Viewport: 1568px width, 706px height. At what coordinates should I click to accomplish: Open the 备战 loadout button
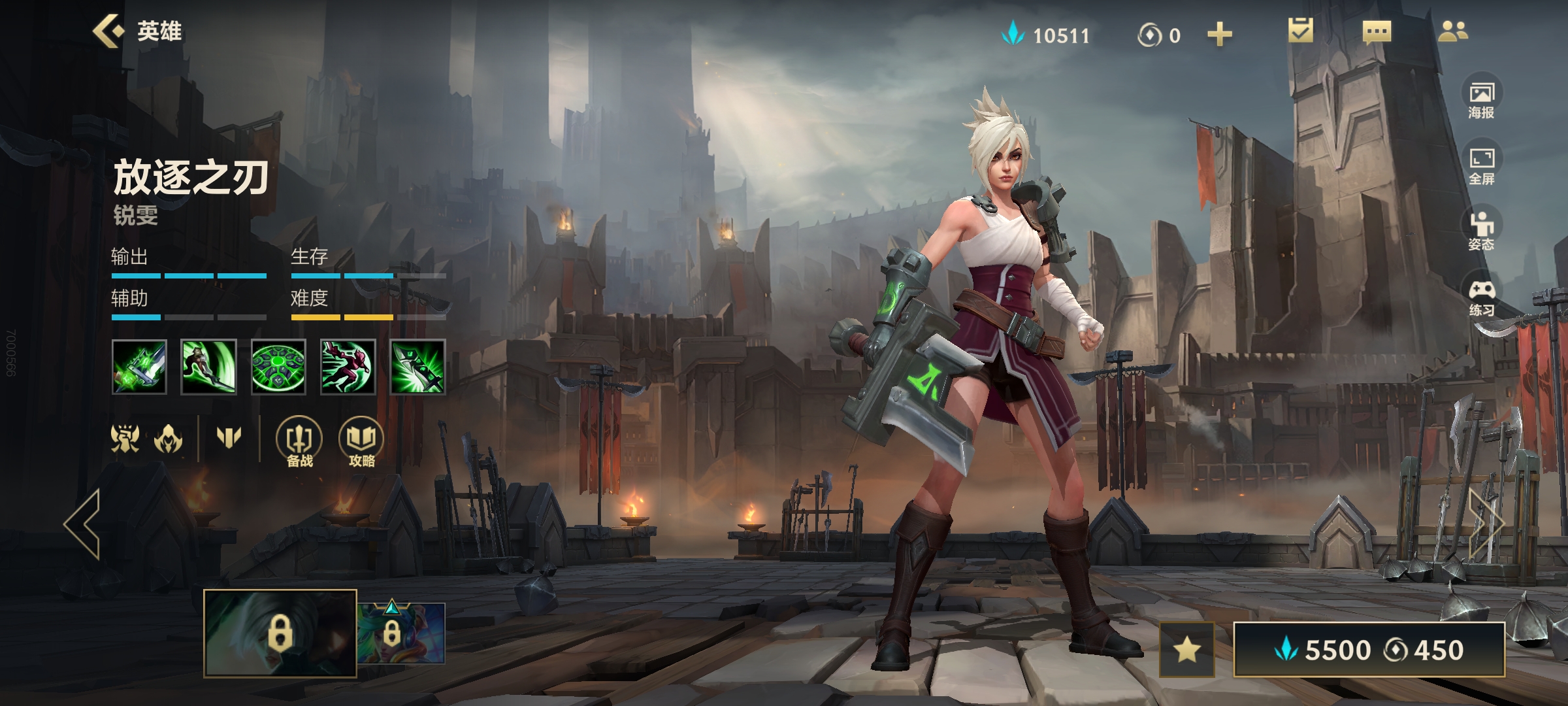[299, 443]
